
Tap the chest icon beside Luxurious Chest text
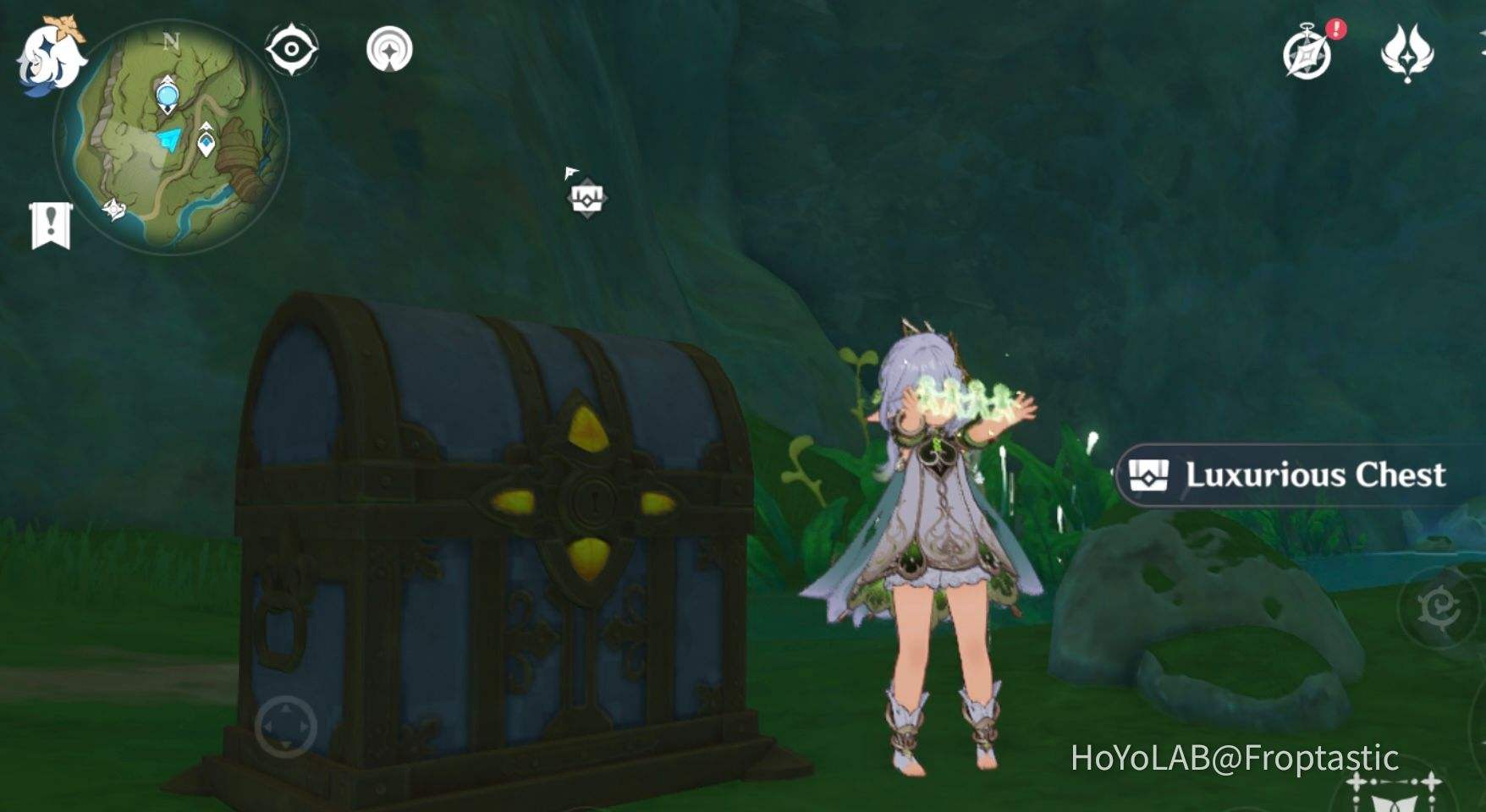tap(1150, 475)
